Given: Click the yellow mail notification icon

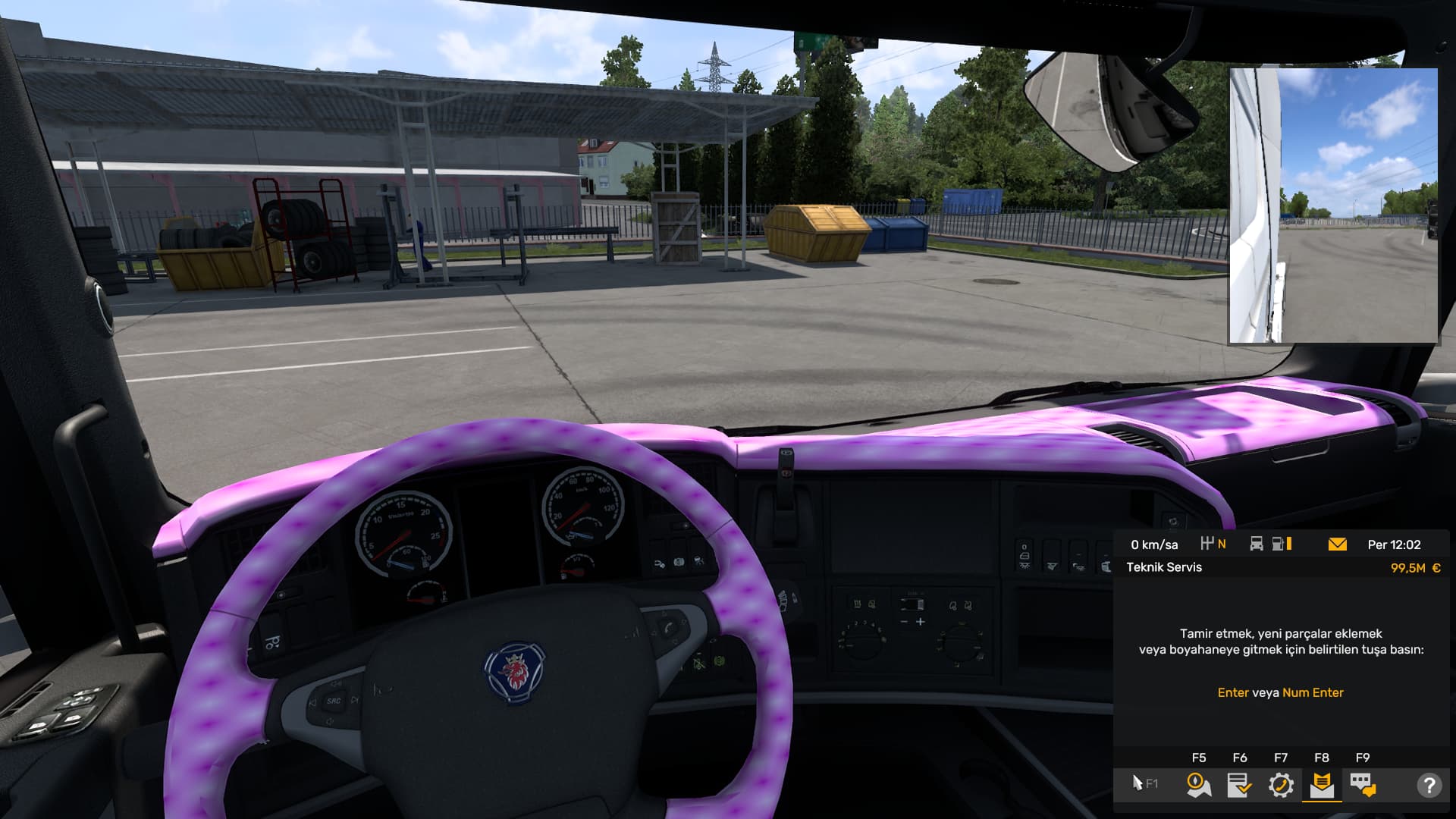Looking at the screenshot, I should 1338,544.
